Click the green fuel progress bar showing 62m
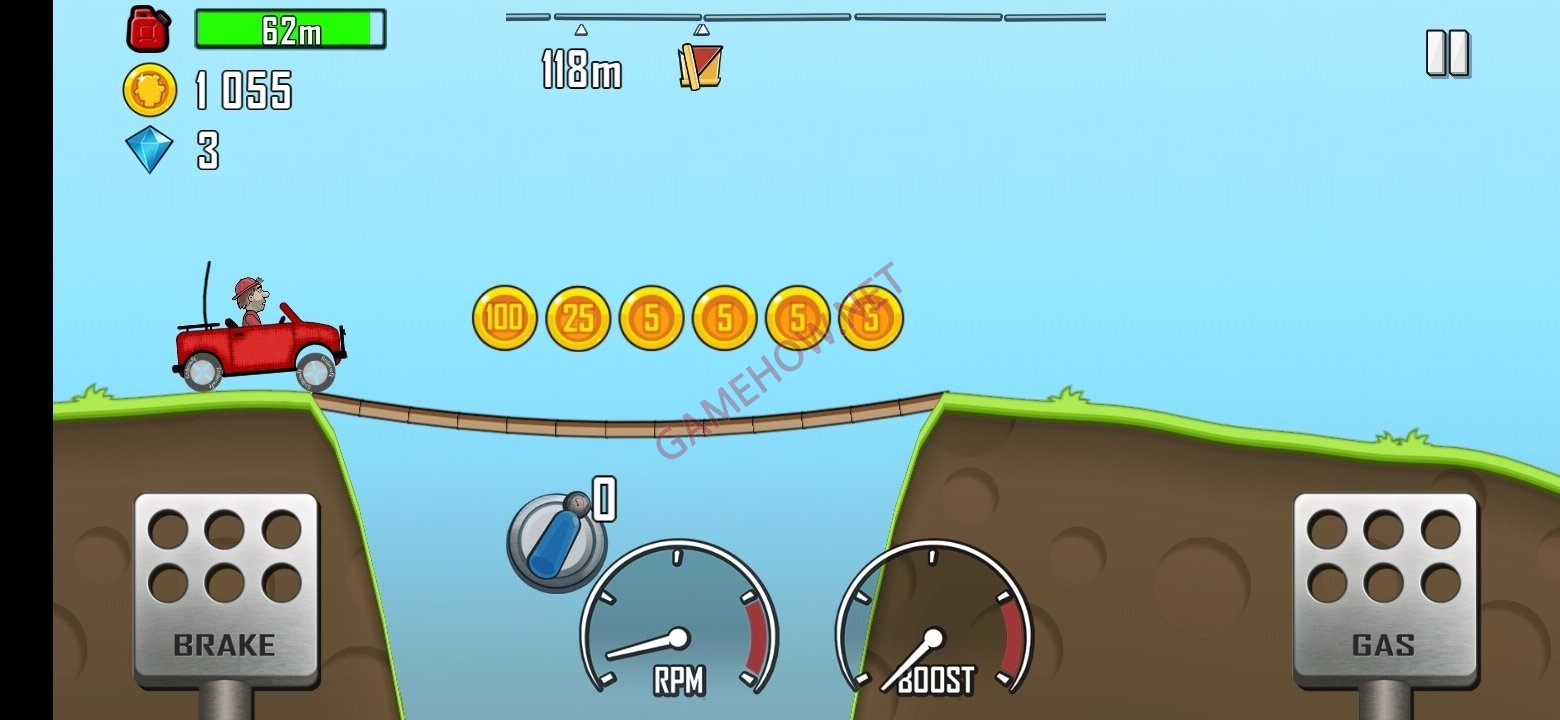Image resolution: width=1560 pixels, height=720 pixels. tap(290, 28)
